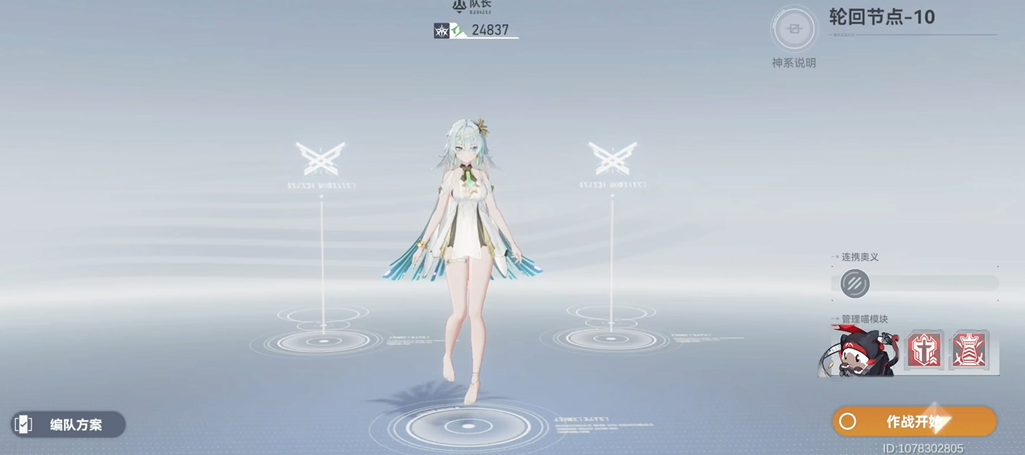This screenshot has height=455, width=1025.
Task: Open the 编队方案 team presets
Action: (68, 425)
